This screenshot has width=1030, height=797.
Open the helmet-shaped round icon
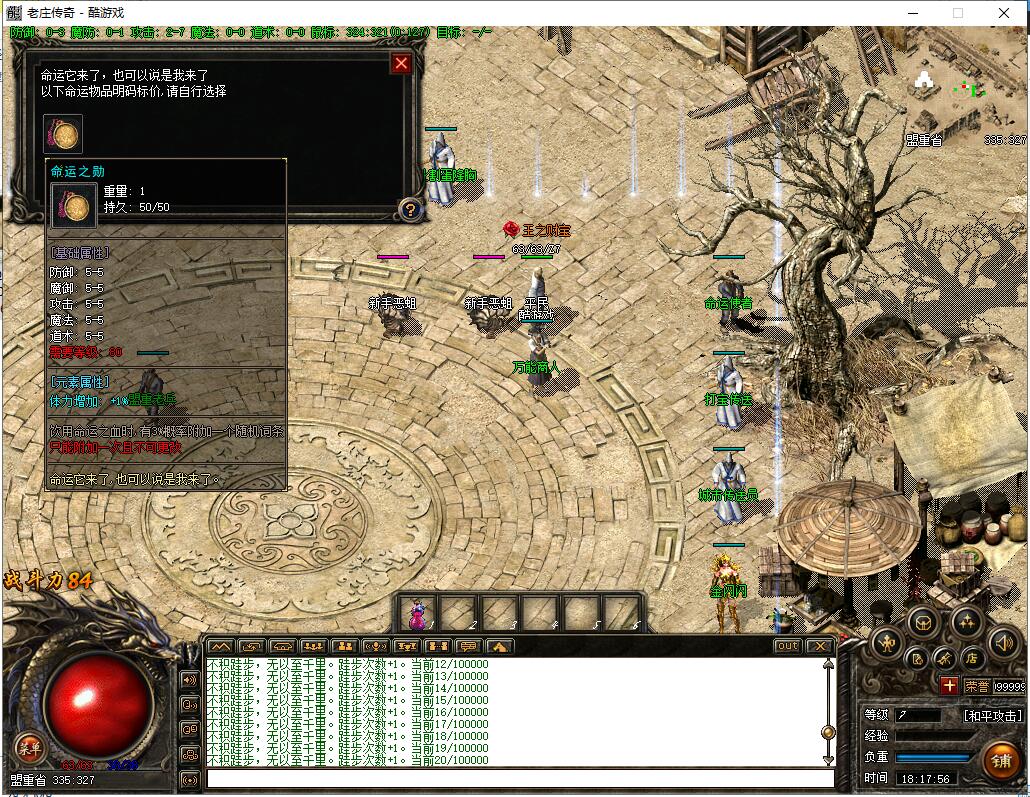[922, 621]
